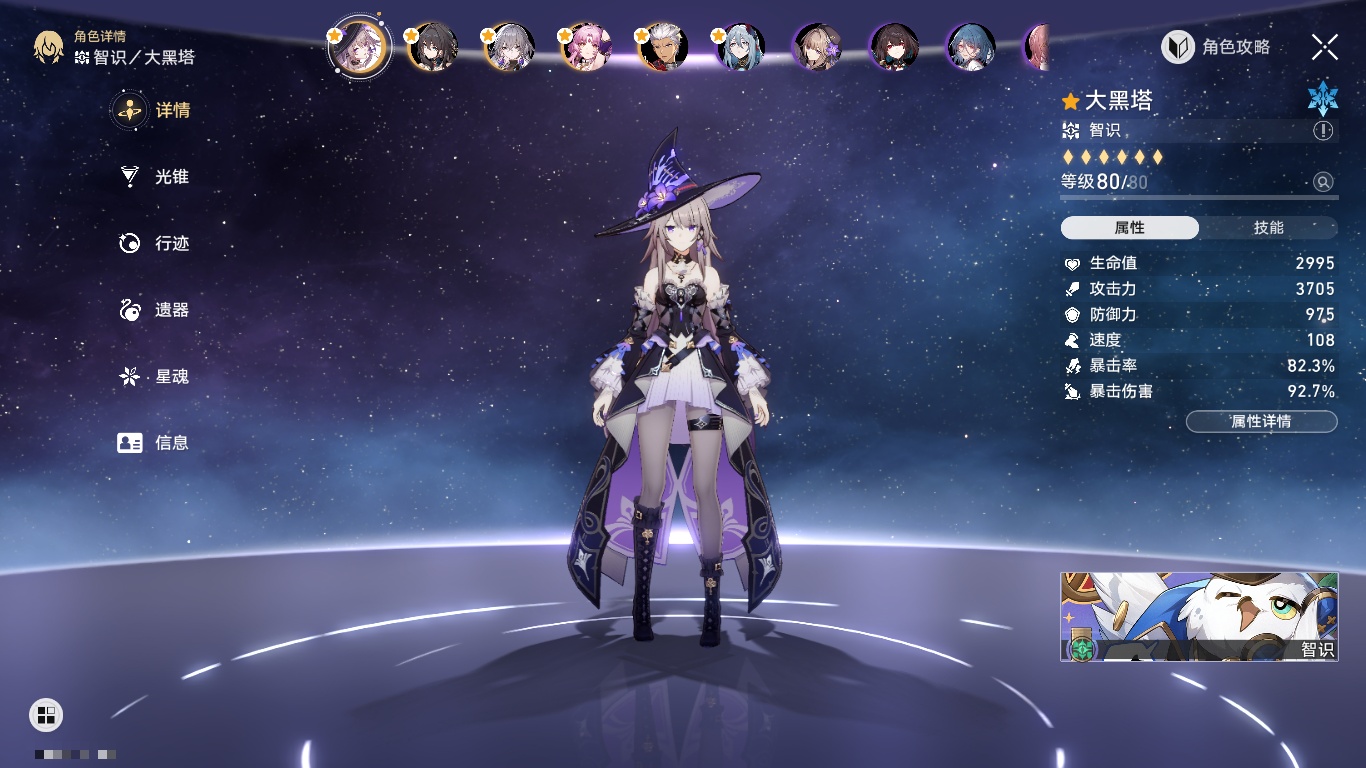Click the ice element snowflake icon
Viewport: 1366px width, 768px height.
[x=1322, y=98]
